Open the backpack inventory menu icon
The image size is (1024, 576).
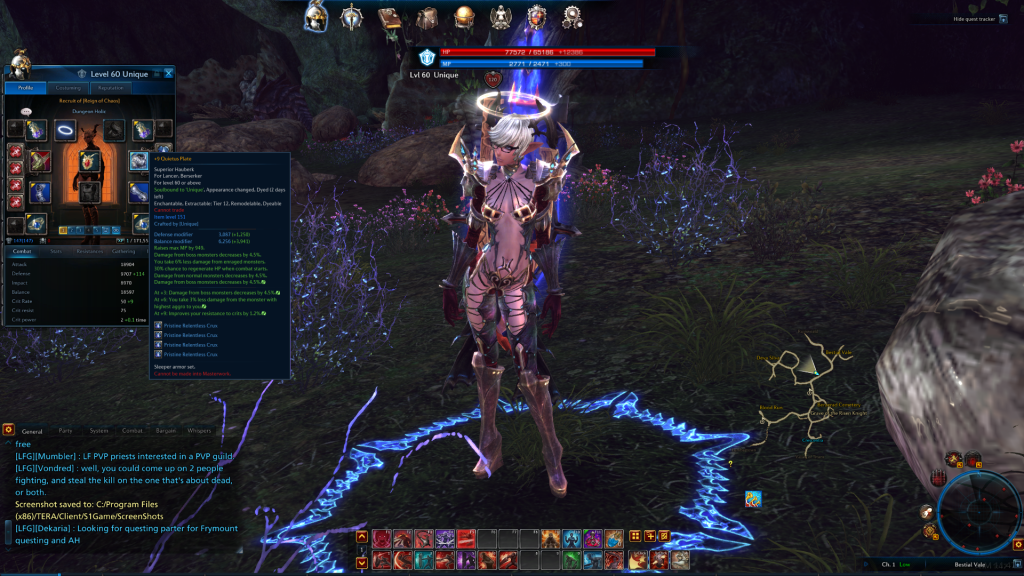pos(427,16)
